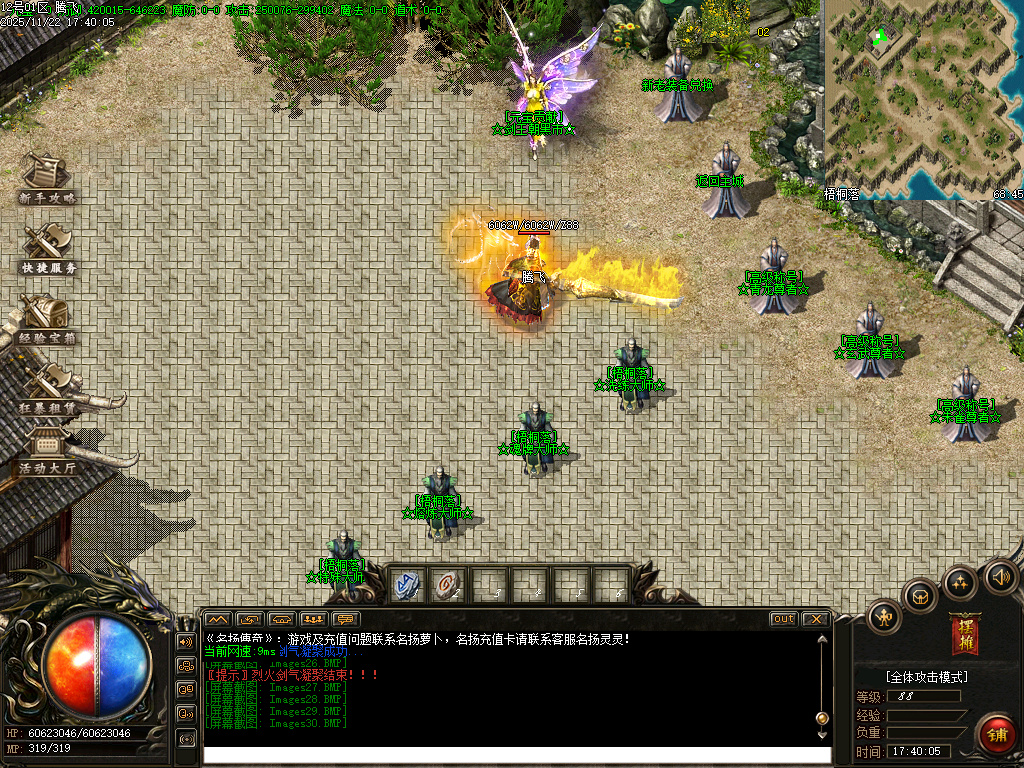
Task: Click the chat panel's 'out' button
Action: [x=784, y=619]
